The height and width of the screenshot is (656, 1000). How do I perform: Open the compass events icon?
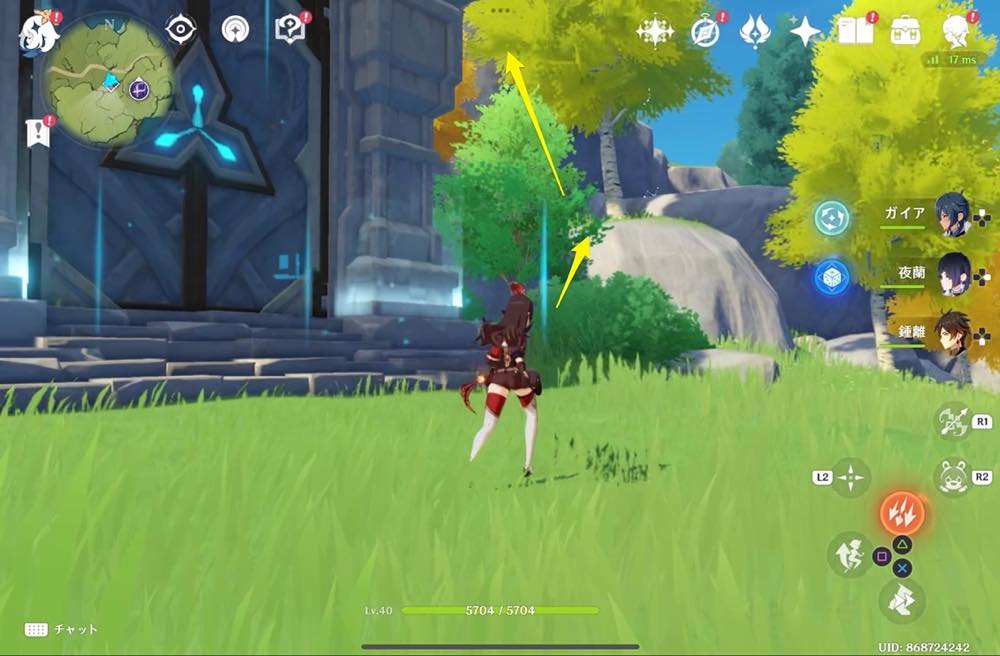click(706, 31)
